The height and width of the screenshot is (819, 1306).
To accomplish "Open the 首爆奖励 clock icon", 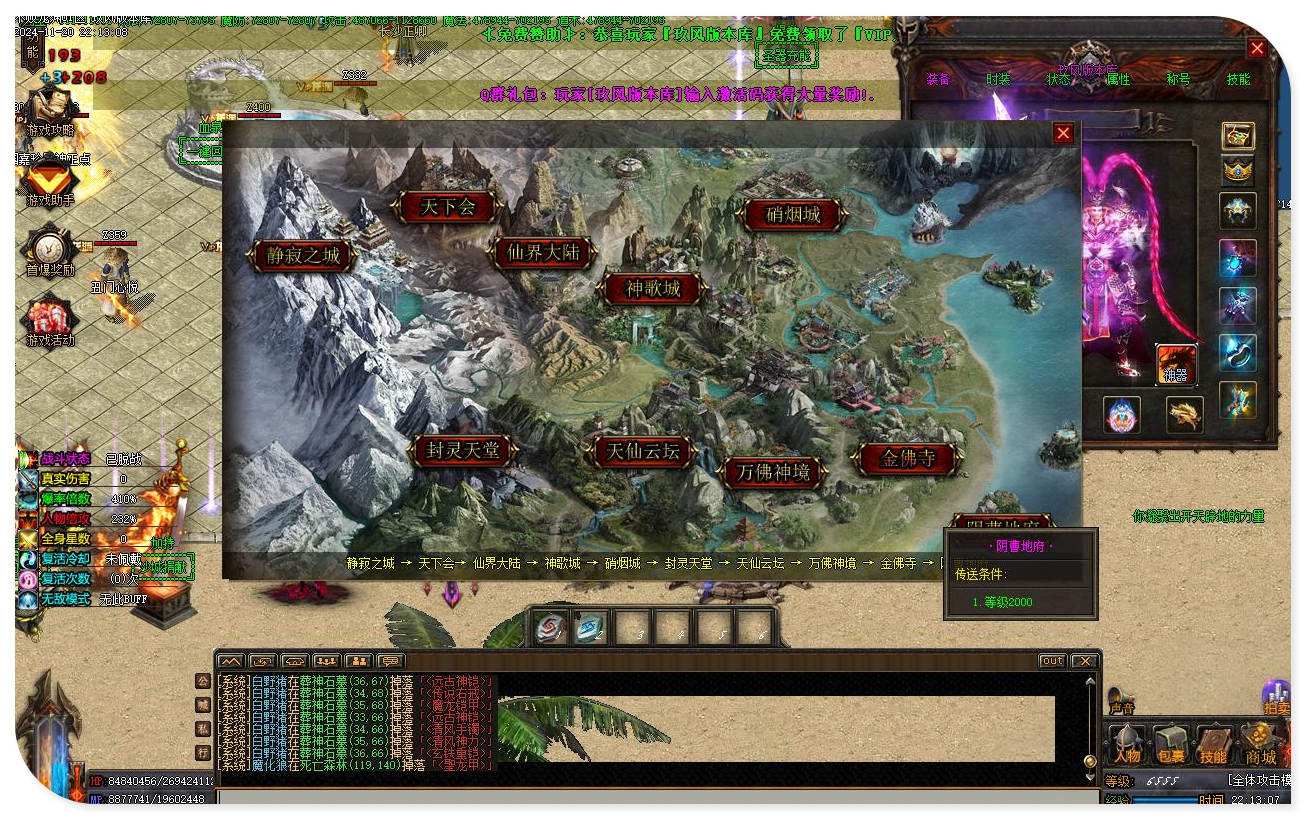I will 49,250.
